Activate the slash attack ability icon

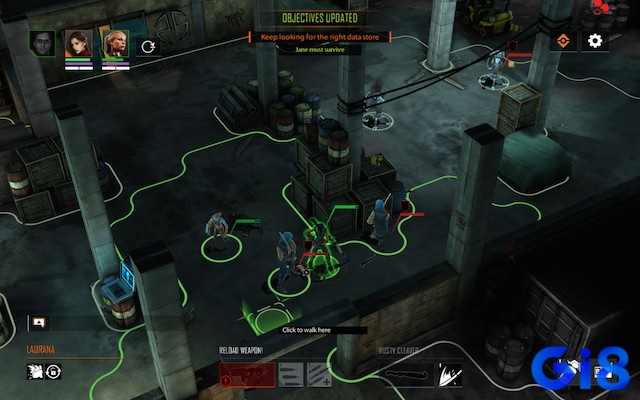[449, 374]
